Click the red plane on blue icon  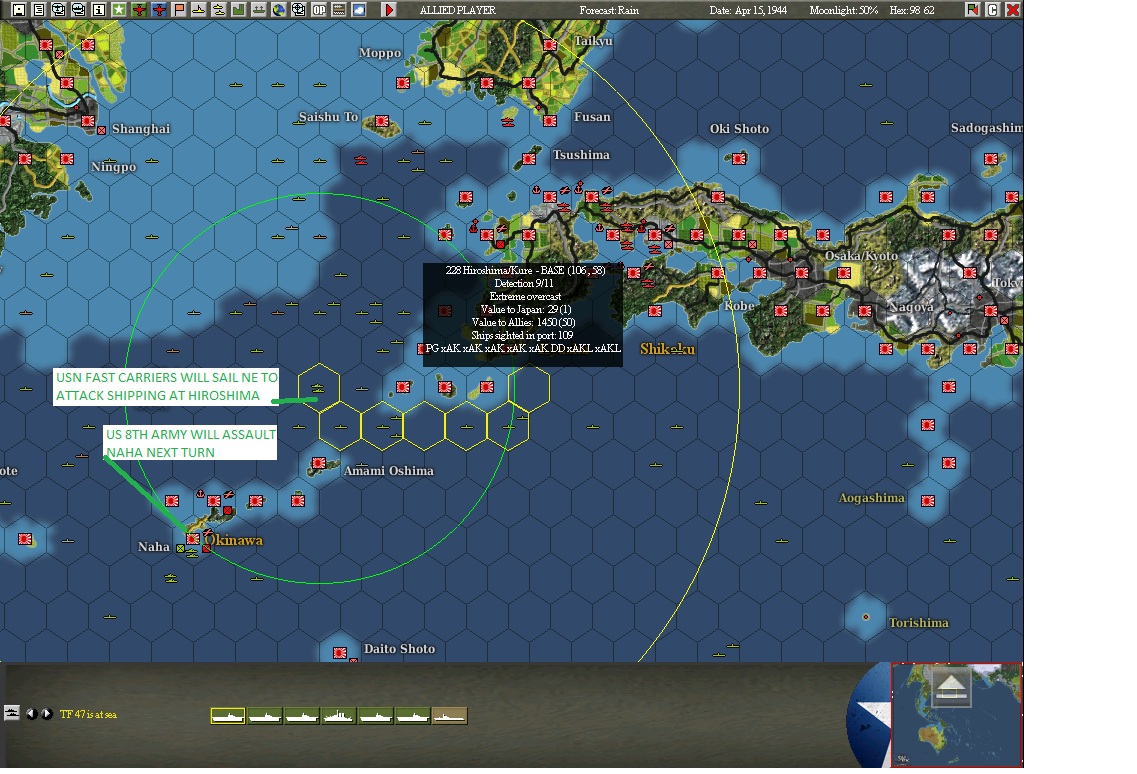pos(158,10)
